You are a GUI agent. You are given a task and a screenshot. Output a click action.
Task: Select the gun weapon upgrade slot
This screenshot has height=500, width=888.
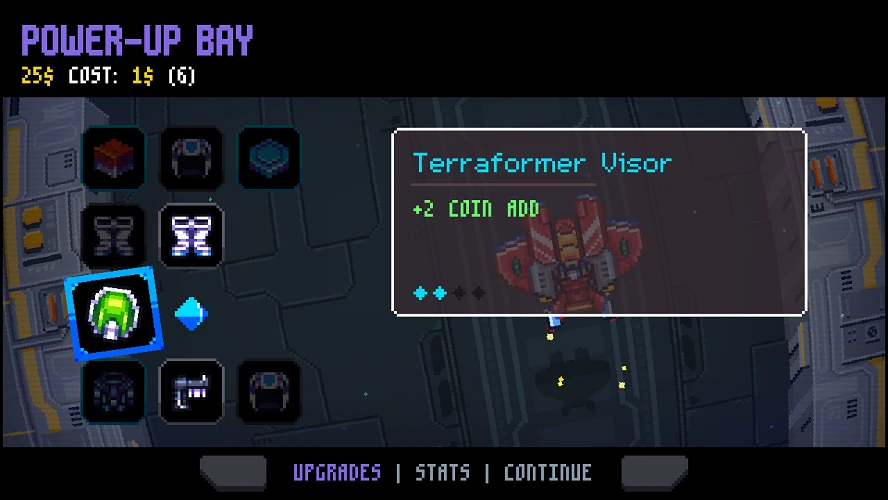191,391
